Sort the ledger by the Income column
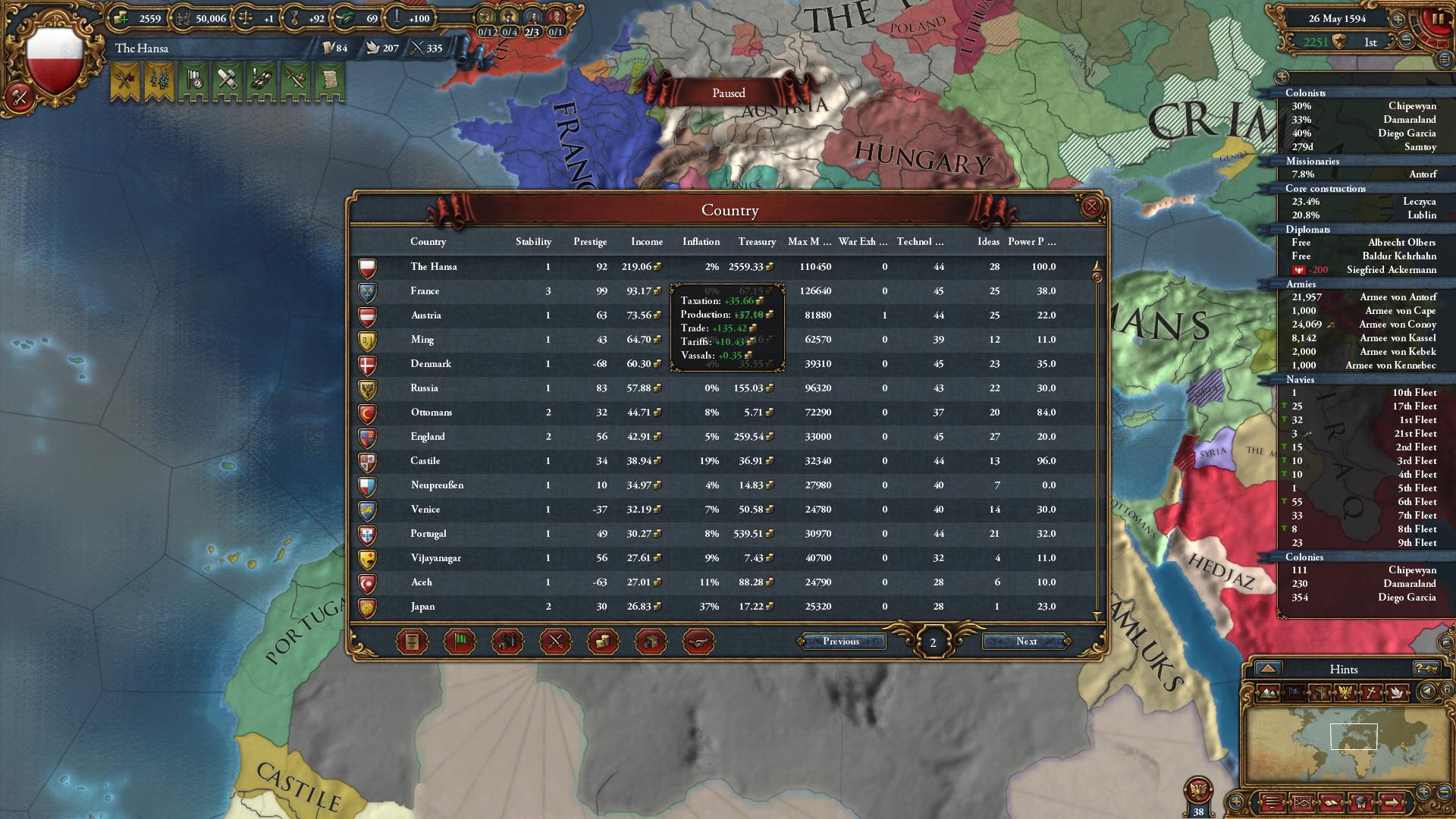1456x819 pixels. coord(646,242)
